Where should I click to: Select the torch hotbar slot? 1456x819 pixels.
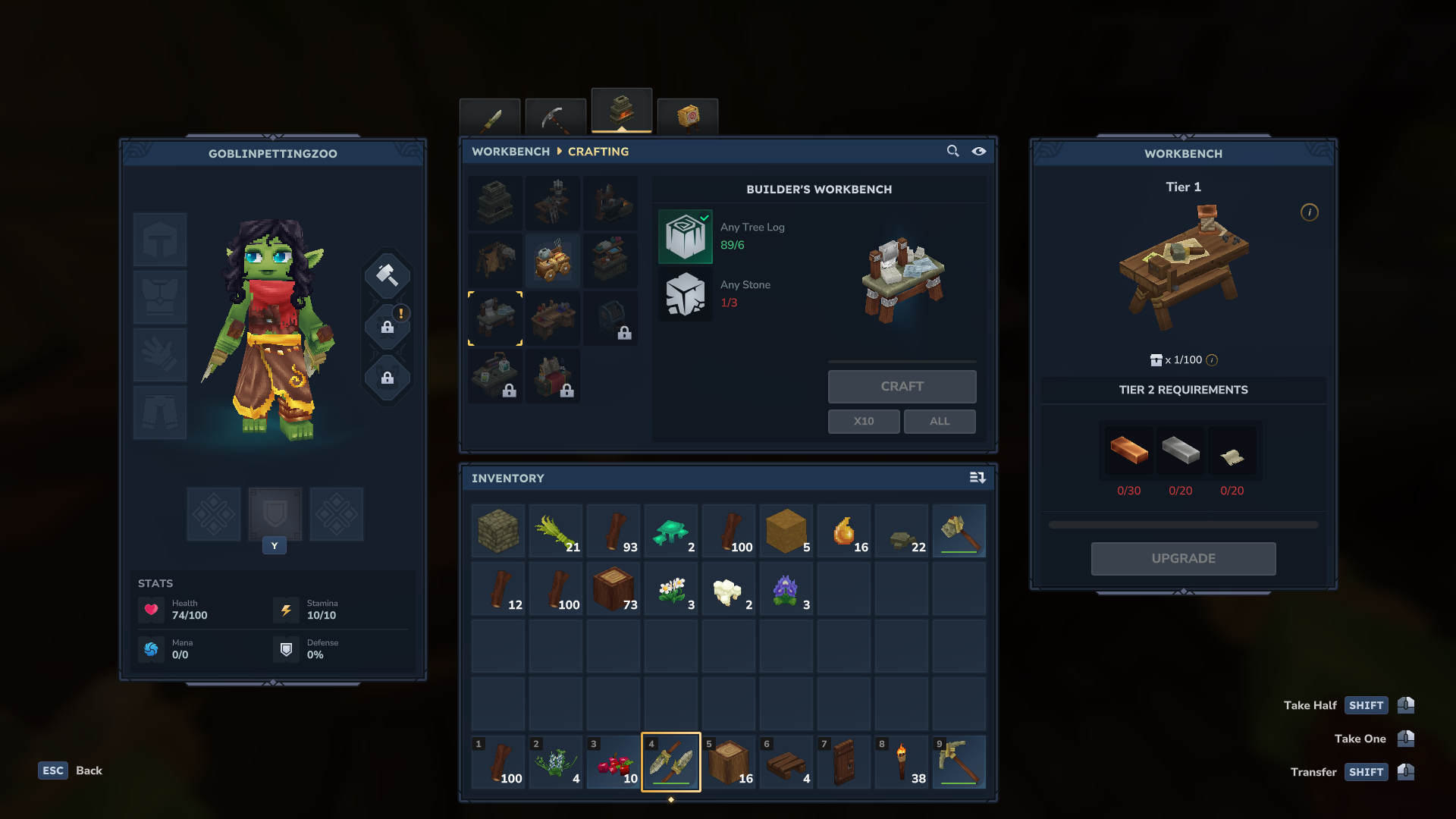902,762
